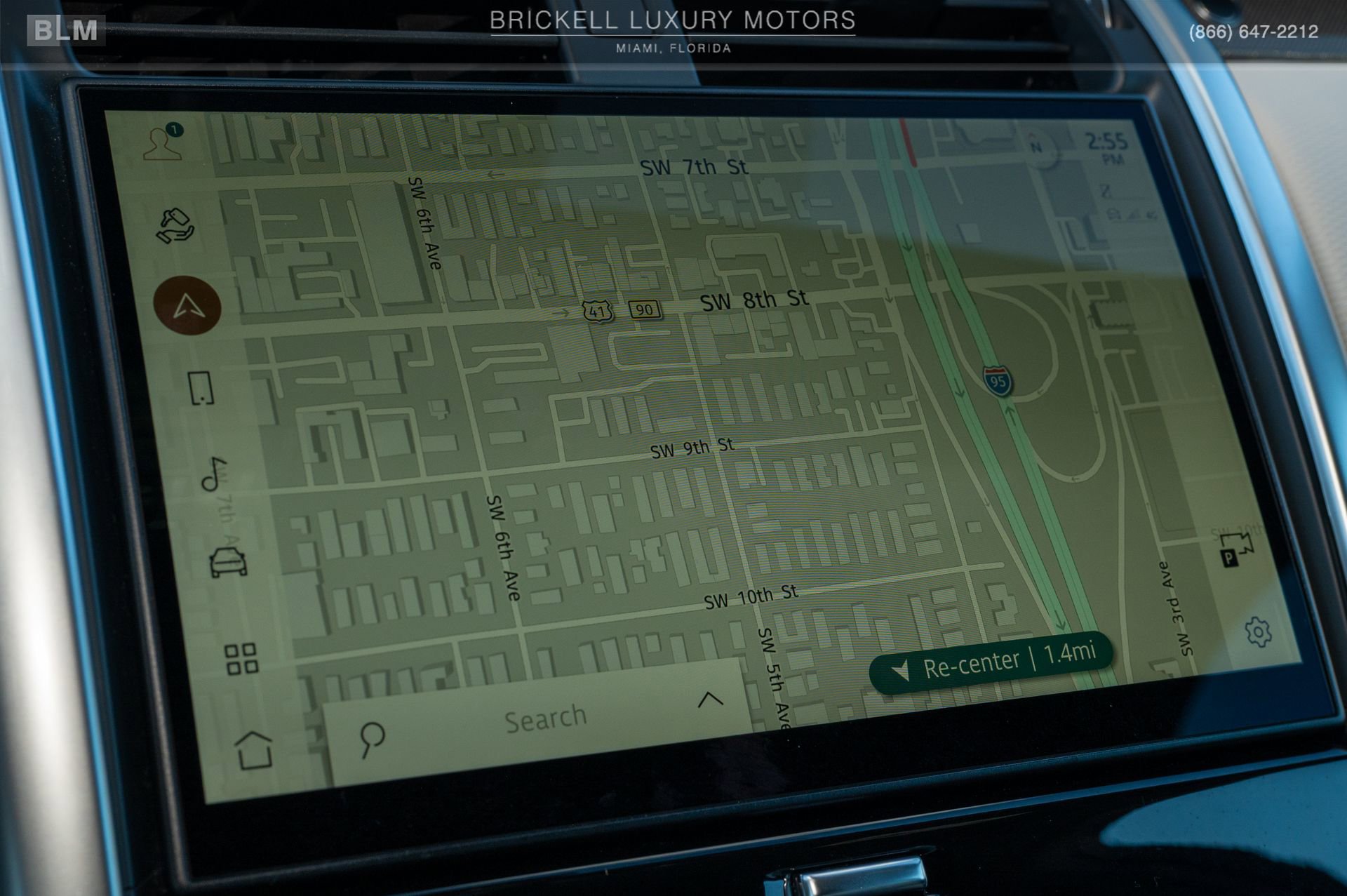Expand the search panel with the up chevron
This screenshot has width=1347, height=896.
click(710, 699)
